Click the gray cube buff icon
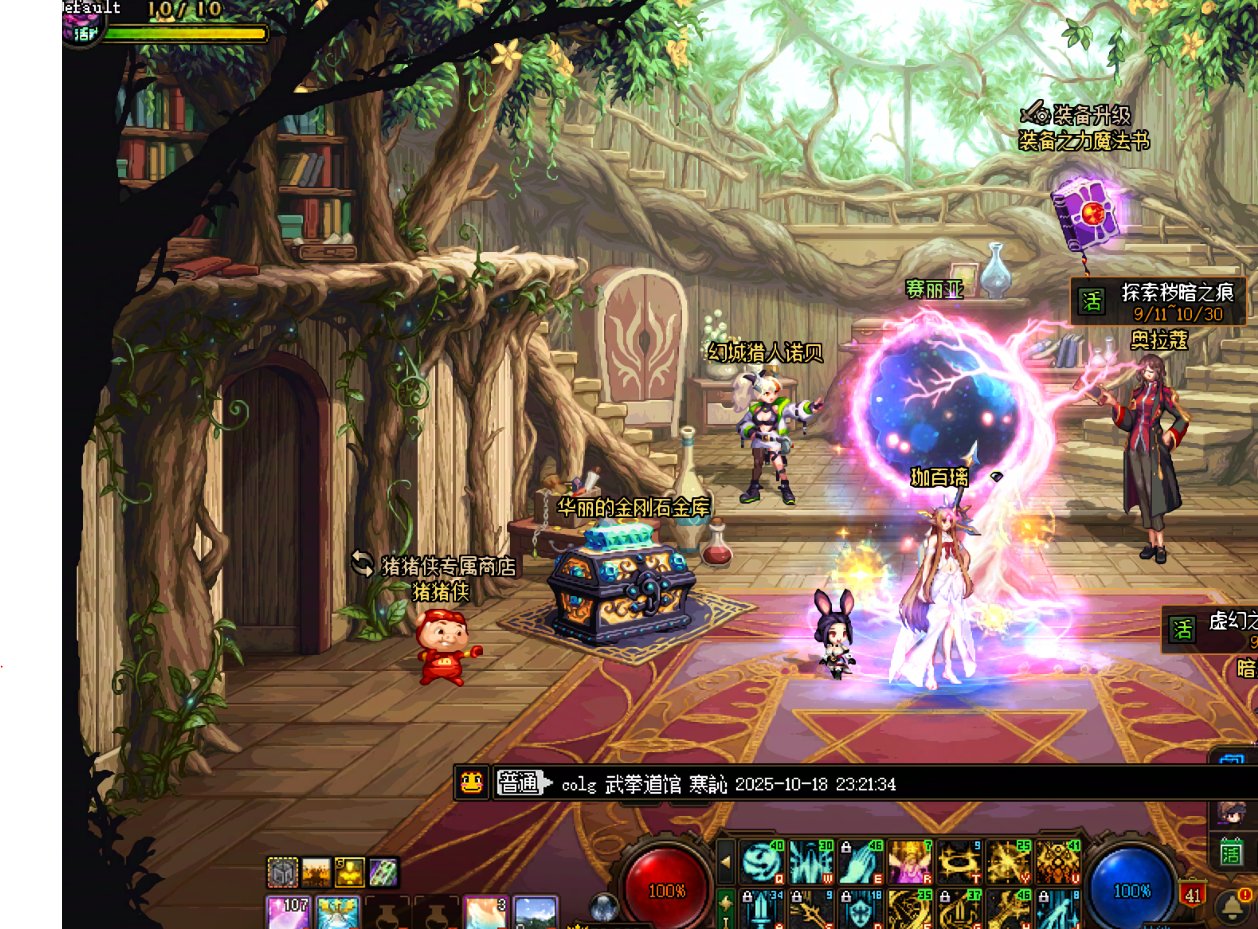Screen dimensions: 1258x929 (x=283, y=873)
